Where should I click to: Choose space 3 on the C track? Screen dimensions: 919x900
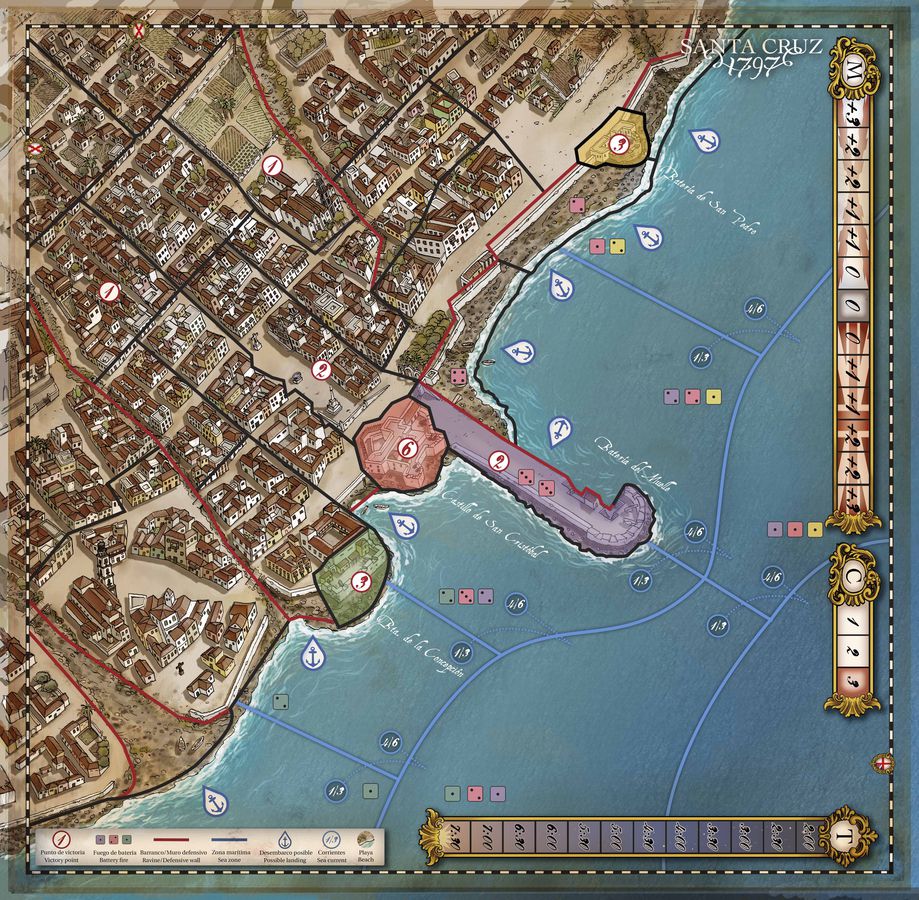pos(853,683)
